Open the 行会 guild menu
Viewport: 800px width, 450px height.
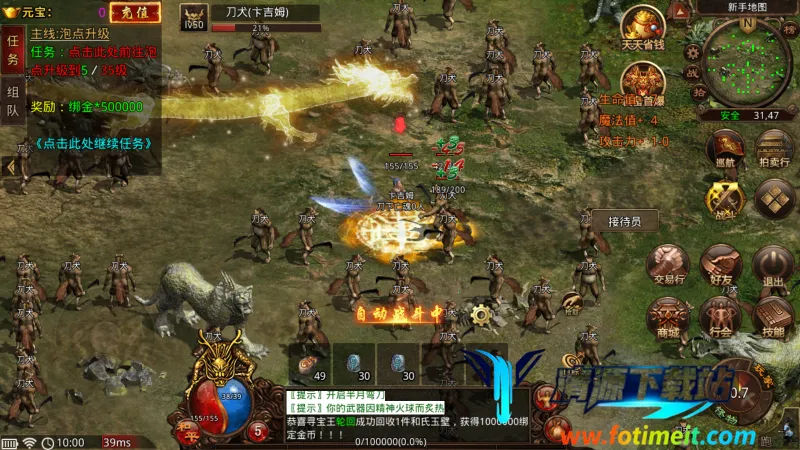click(719, 318)
